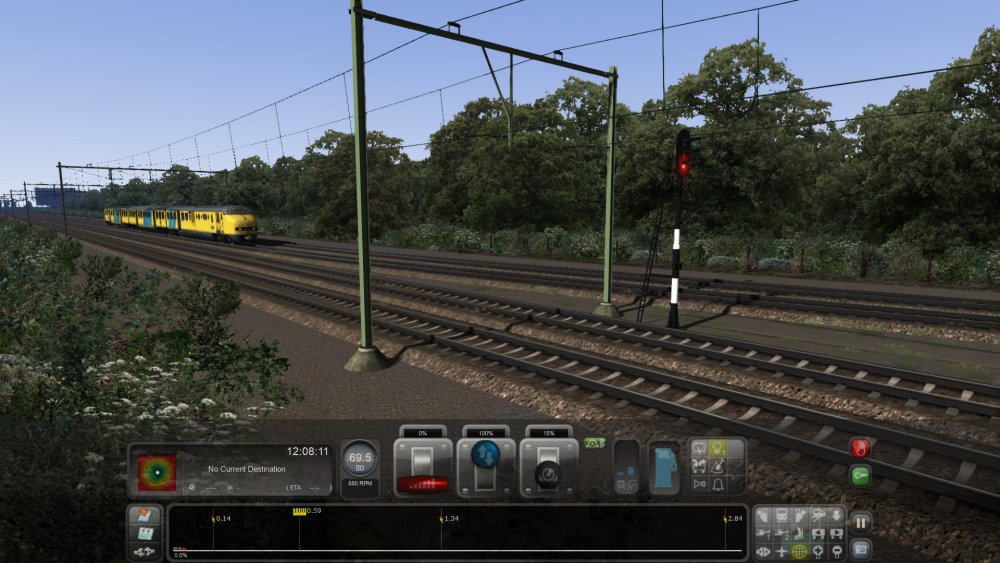Take a screenshot with the camera button
Viewport: 1000px width, 563px height.
coord(860,548)
